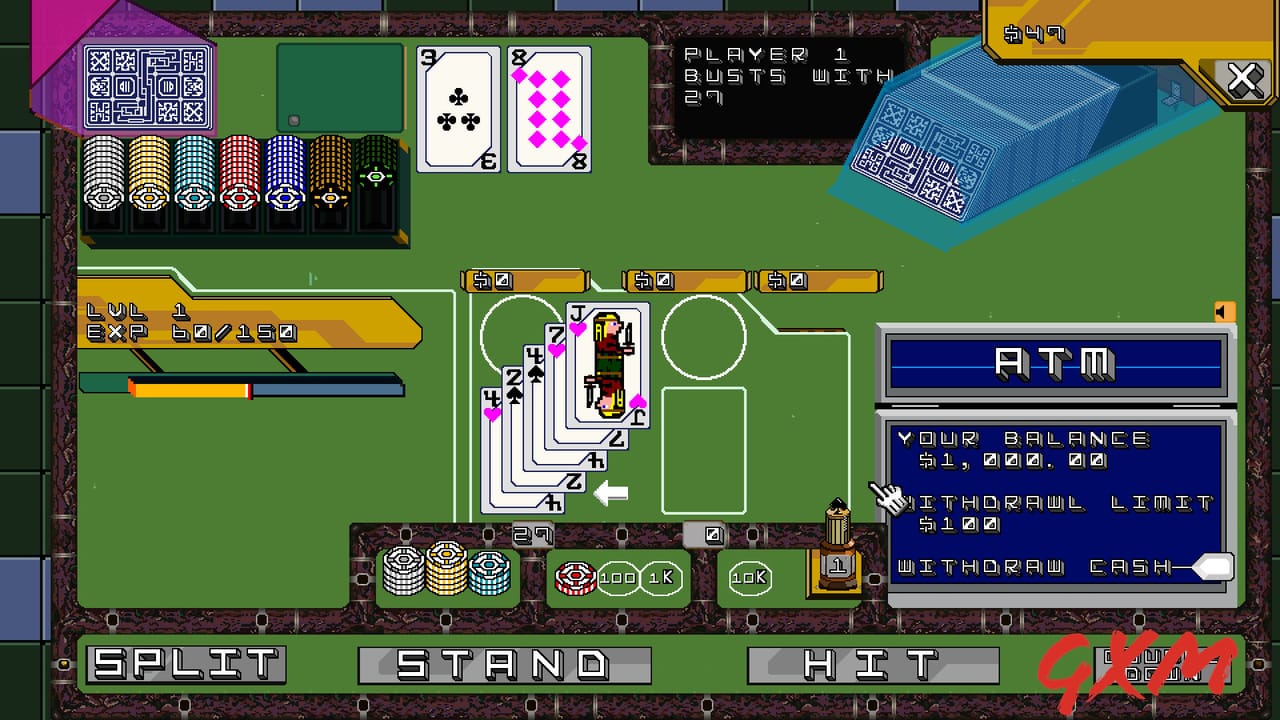The image size is (1280, 720).
Task: Click the leftmost $0 betting spot
Action: [524, 281]
